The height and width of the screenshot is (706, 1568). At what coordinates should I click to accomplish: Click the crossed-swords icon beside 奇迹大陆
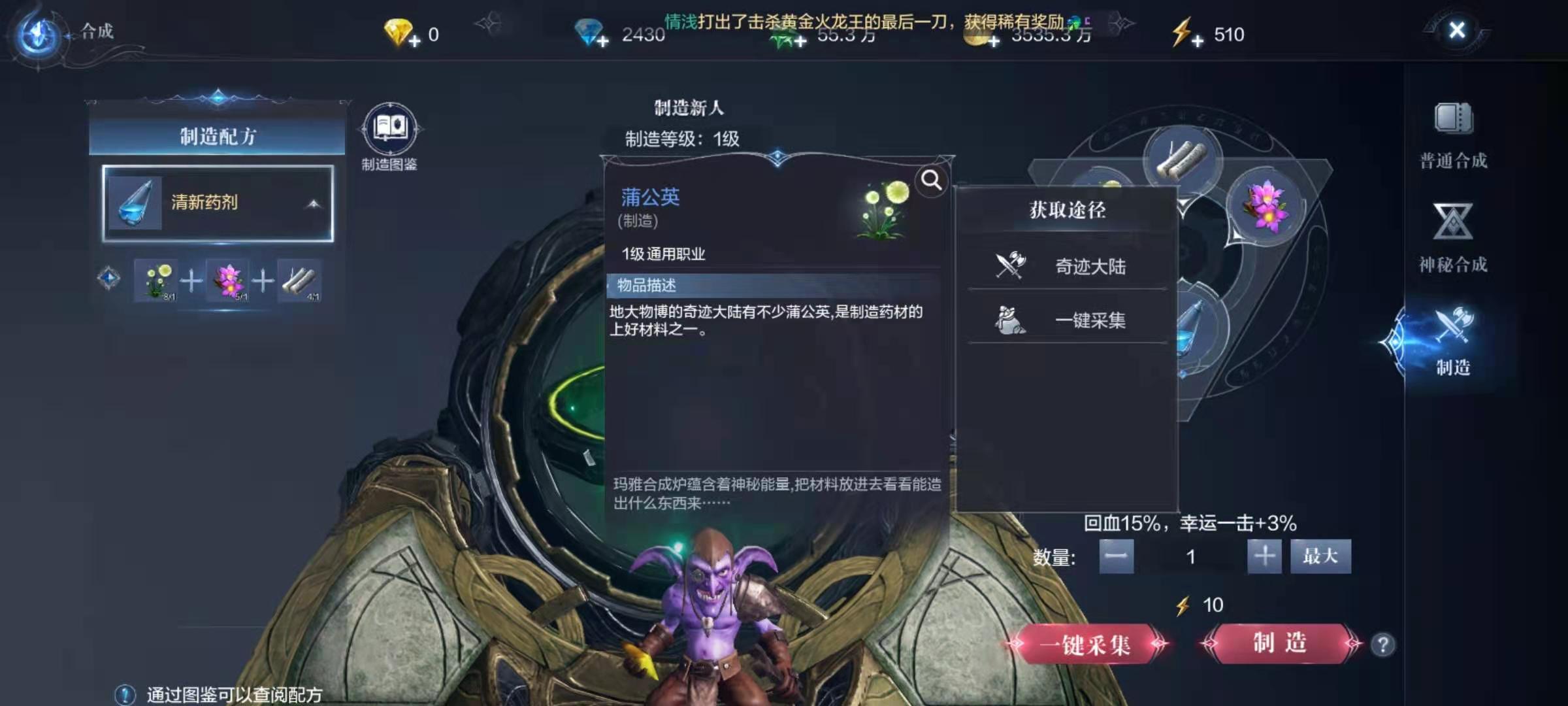click(x=1011, y=265)
